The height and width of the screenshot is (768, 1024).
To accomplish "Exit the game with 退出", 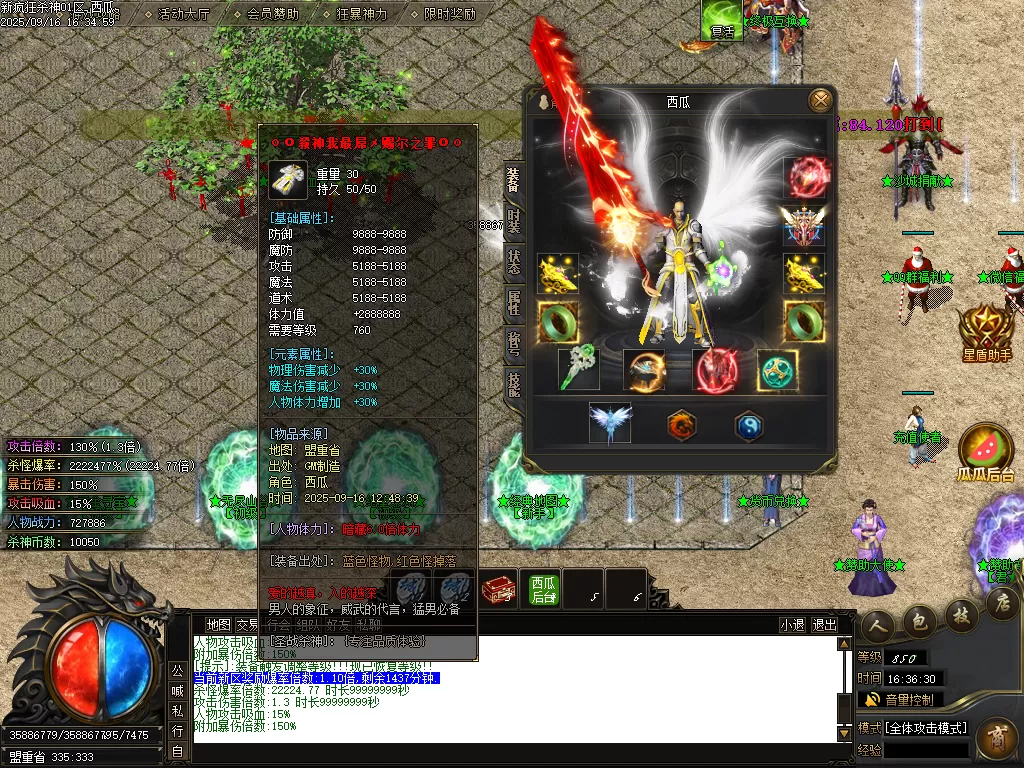I will point(825,625).
